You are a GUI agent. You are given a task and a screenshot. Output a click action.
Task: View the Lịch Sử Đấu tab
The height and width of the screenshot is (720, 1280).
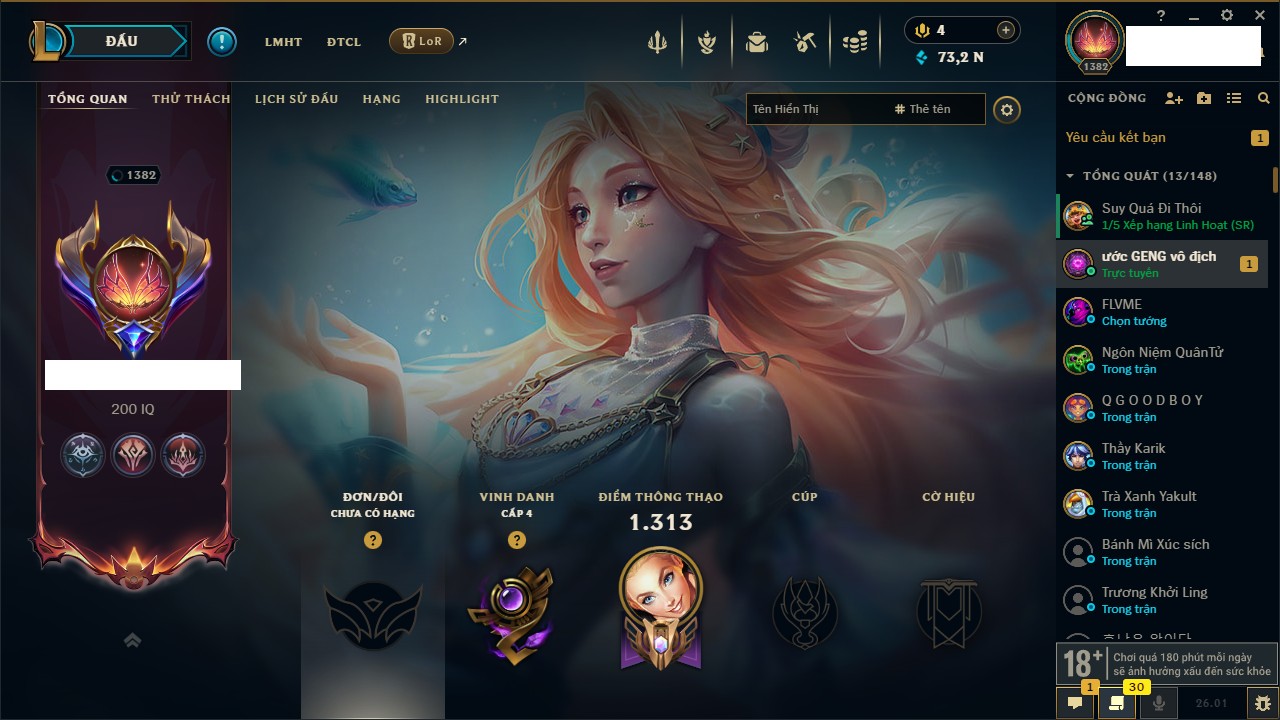pyautogui.click(x=296, y=99)
